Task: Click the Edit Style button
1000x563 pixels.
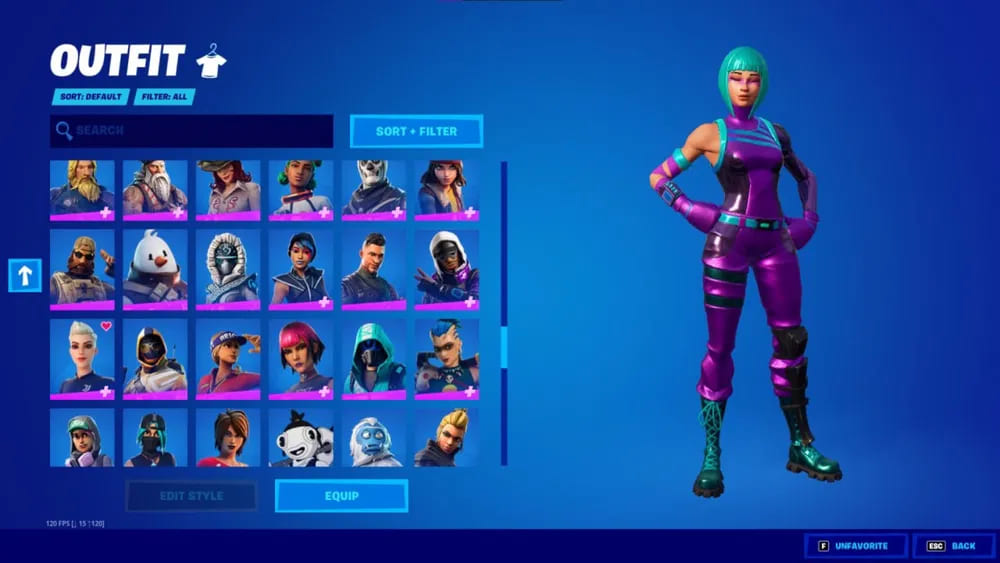Action: pyautogui.click(x=191, y=496)
